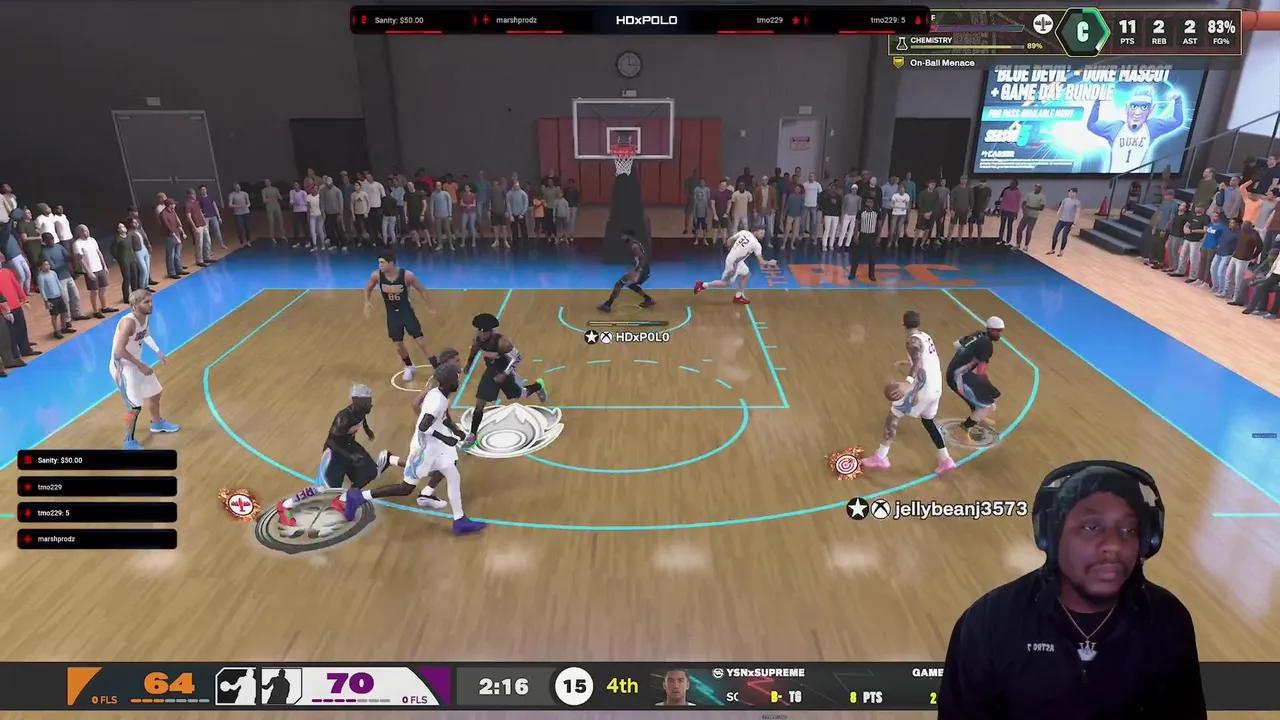Click the 83% FG% stat

pyautogui.click(x=1220, y=31)
